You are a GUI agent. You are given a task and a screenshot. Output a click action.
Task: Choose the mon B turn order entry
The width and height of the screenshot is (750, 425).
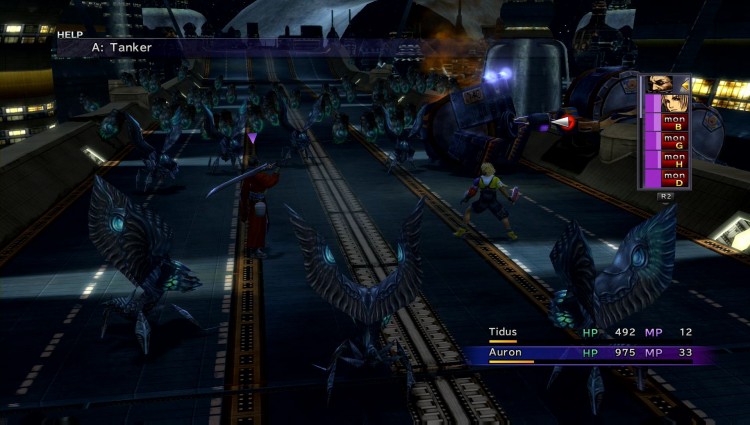click(673, 124)
